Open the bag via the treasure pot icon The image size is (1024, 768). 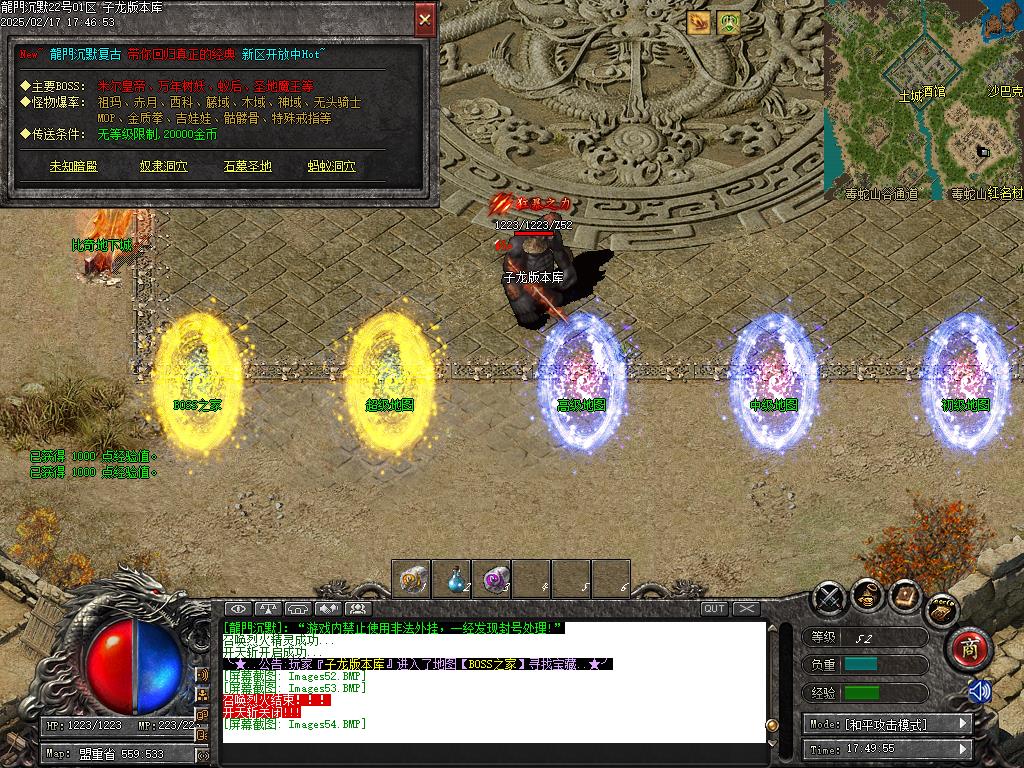867,595
